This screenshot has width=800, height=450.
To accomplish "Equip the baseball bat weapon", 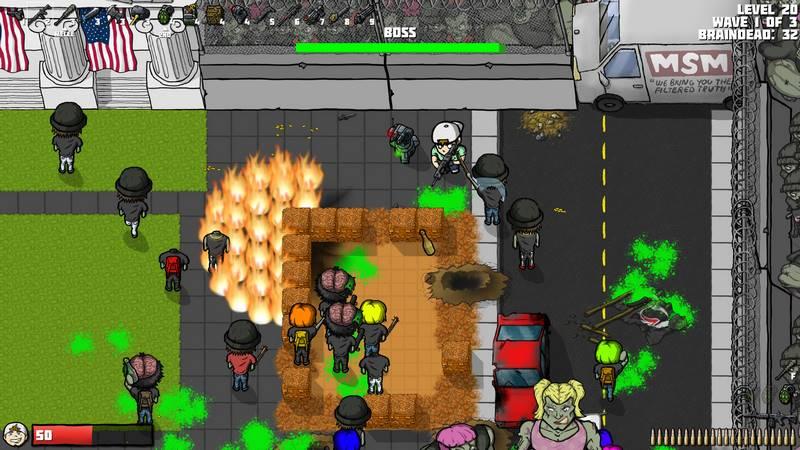I will coord(66,13).
